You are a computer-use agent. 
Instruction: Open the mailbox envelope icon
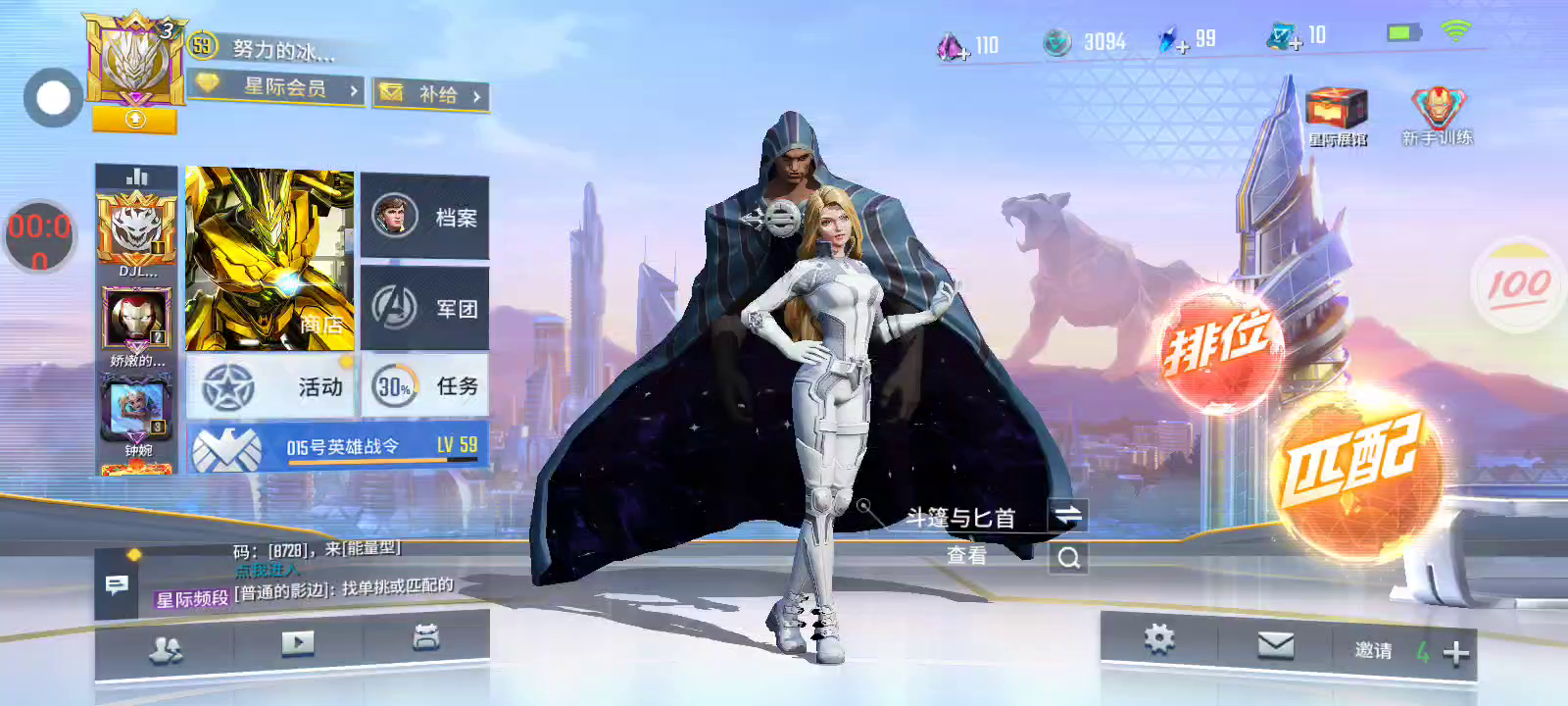click(x=1275, y=645)
